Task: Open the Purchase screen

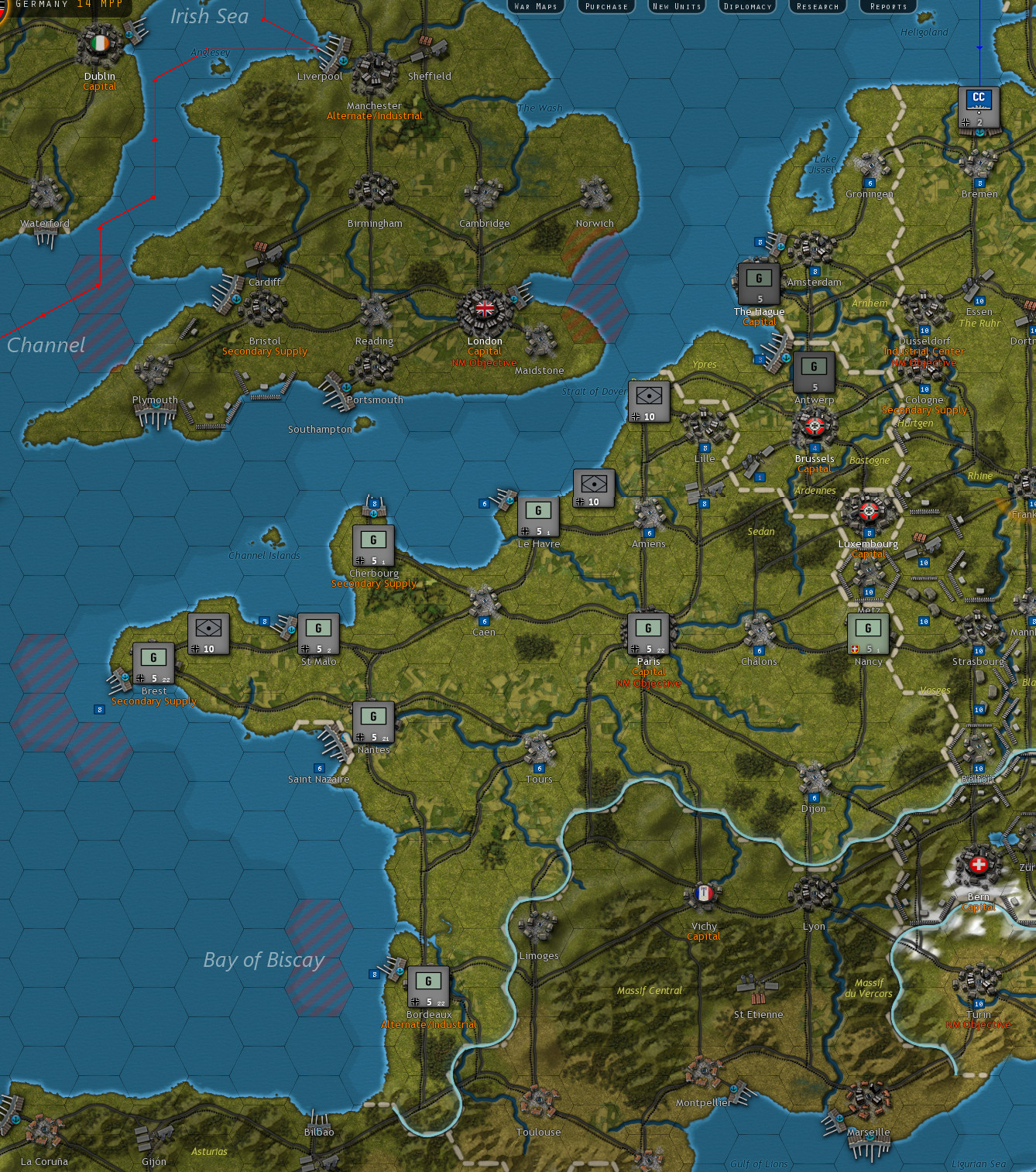Action: (x=605, y=6)
